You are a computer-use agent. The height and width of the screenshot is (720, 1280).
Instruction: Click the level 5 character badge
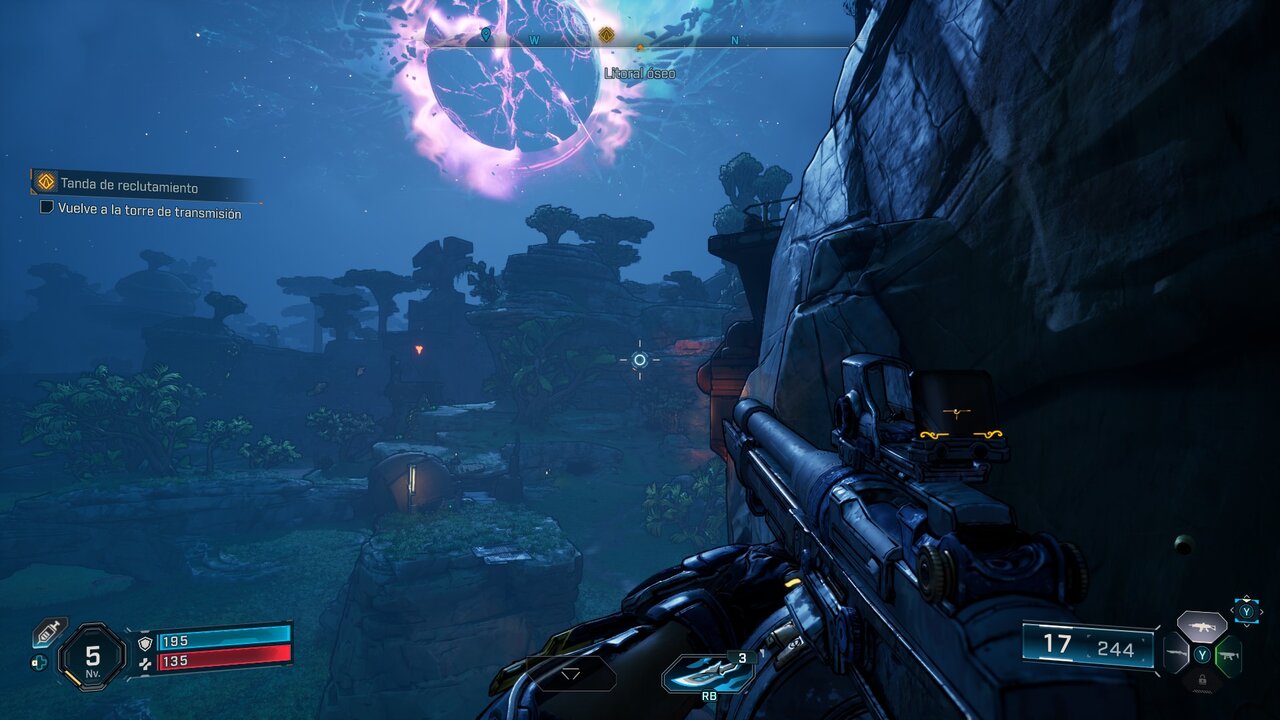click(x=92, y=657)
